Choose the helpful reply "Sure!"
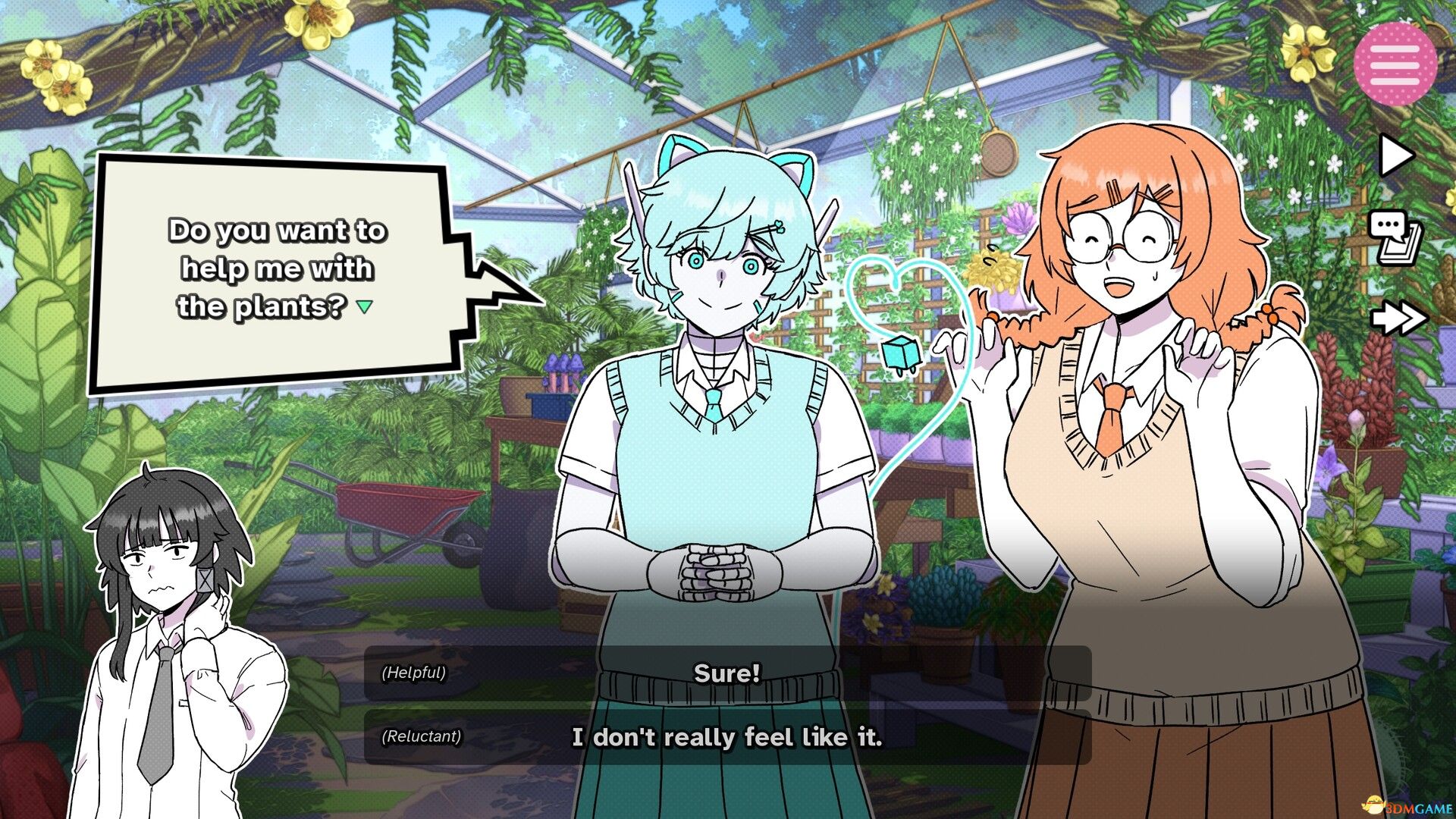Viewport: 1456px width, 819px height. pyautogui.click(x=726, y=673)
